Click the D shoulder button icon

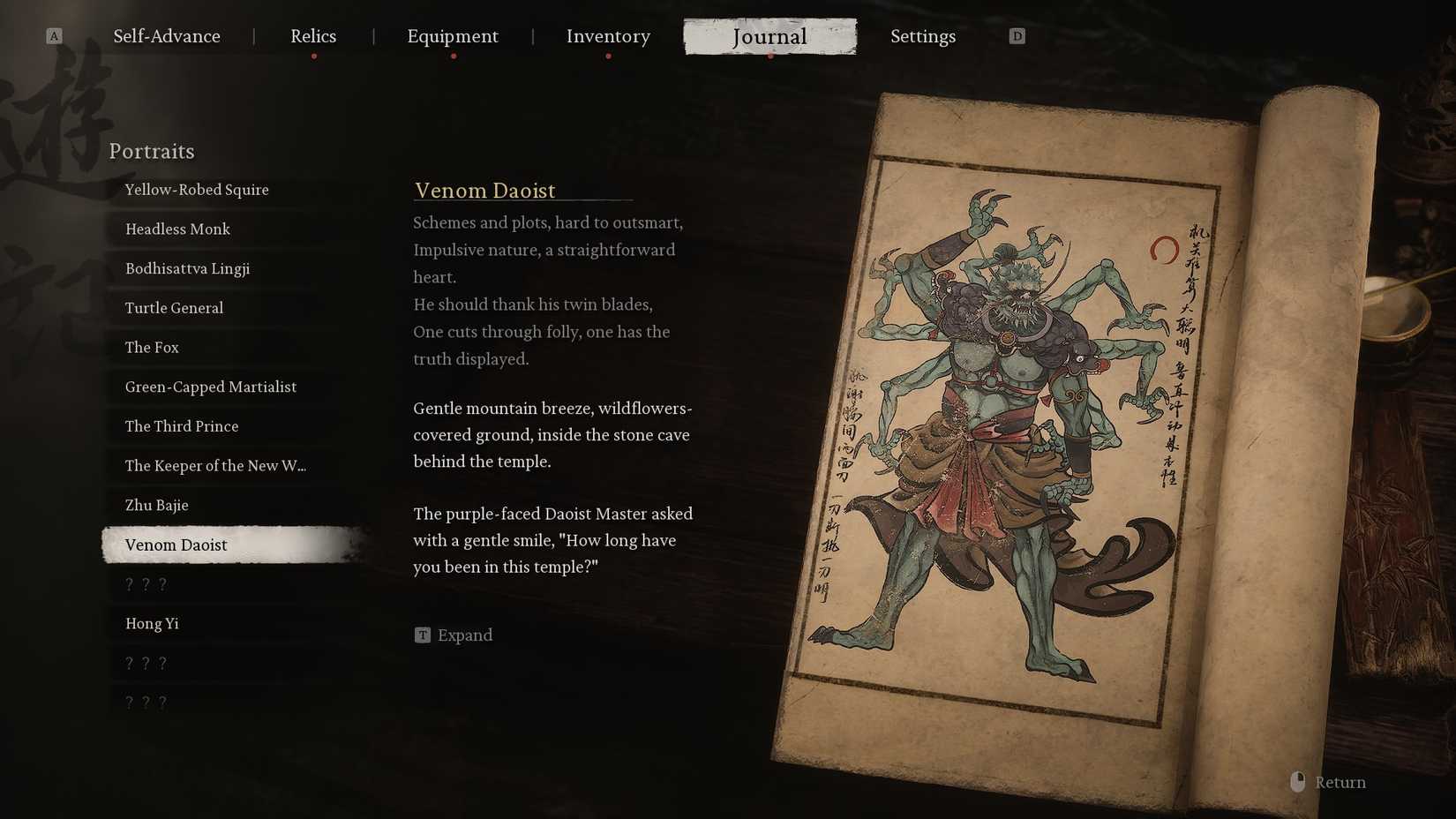pos(1017,35)
